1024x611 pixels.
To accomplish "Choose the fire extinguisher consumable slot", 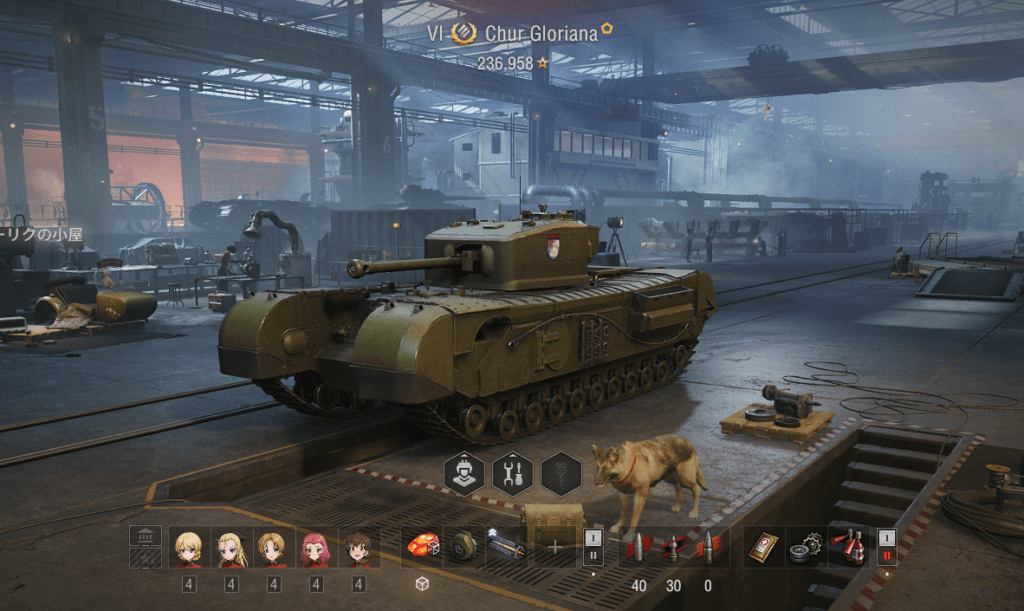I will coord(849,547).
